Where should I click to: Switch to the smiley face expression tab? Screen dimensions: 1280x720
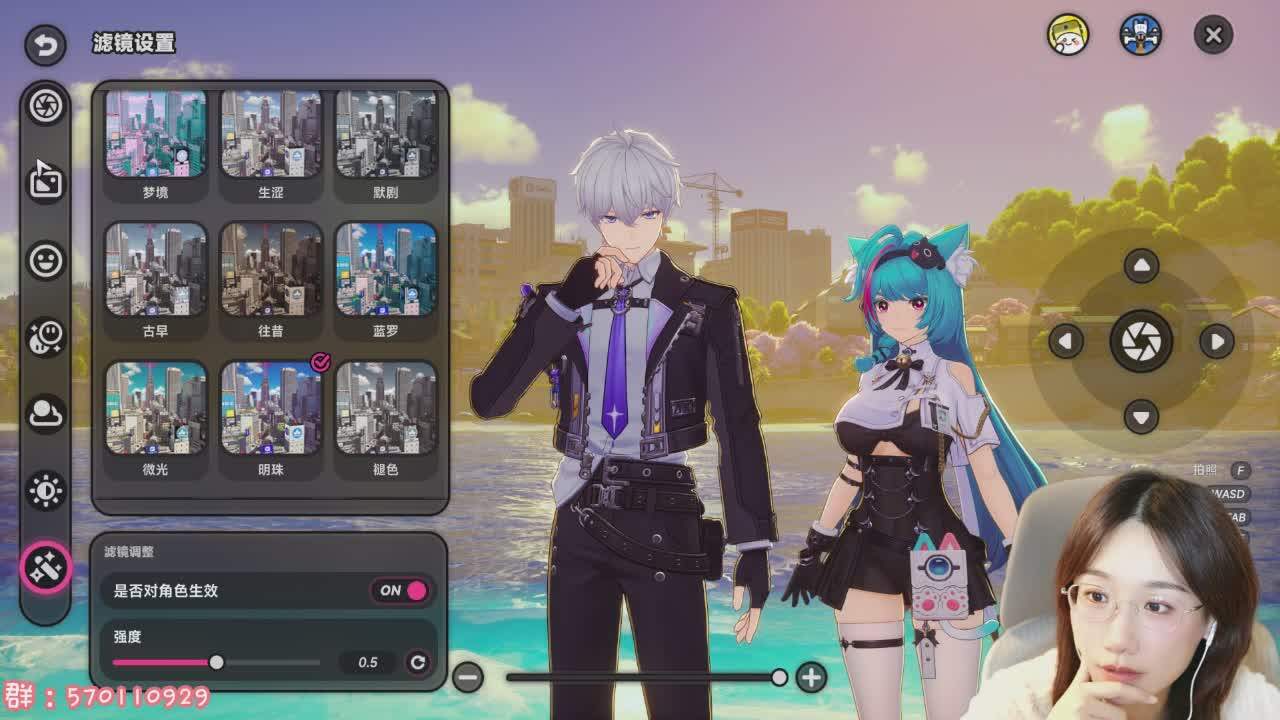point(46,260)
